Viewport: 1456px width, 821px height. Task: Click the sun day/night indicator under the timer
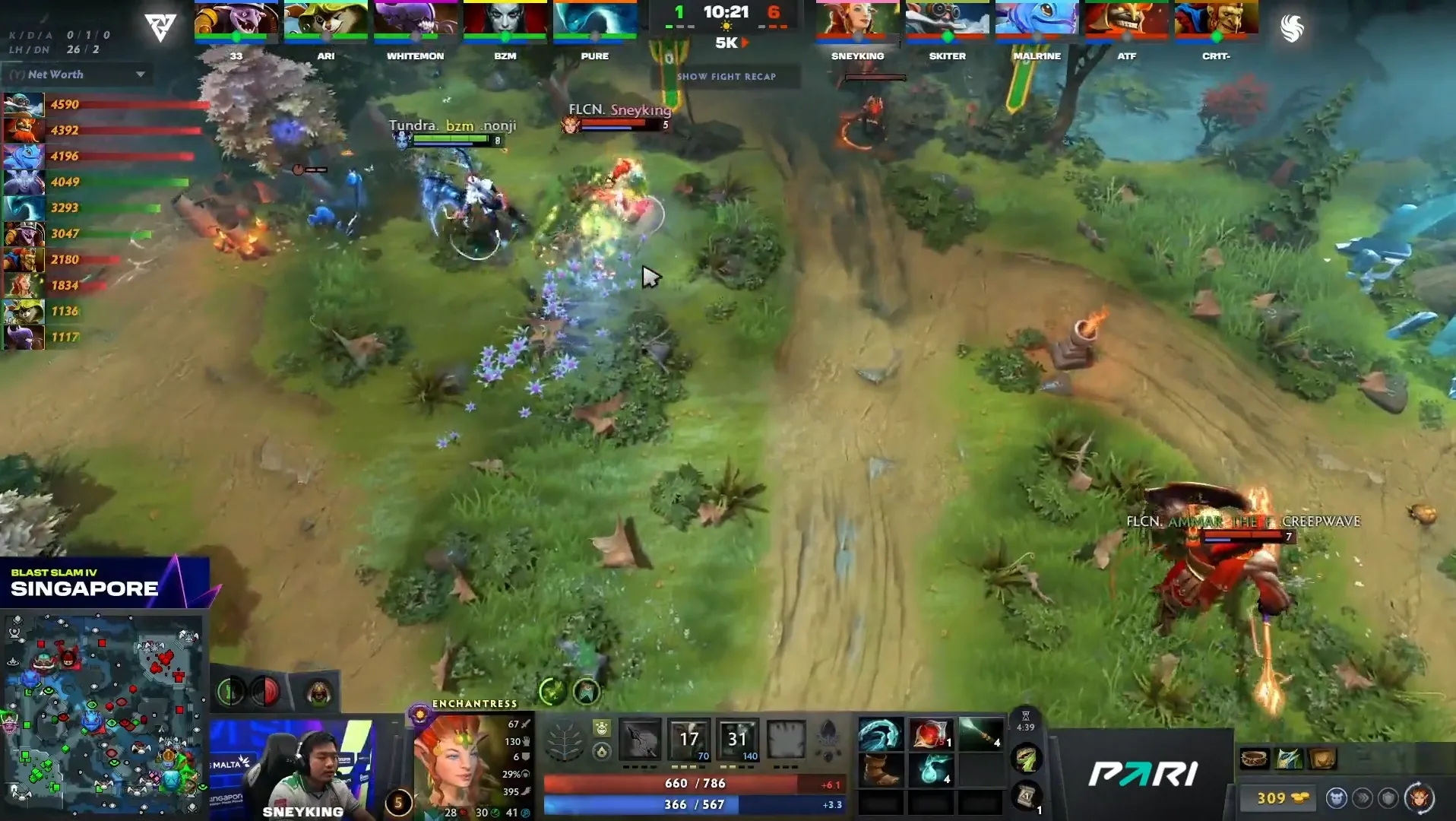coord(728,25)
